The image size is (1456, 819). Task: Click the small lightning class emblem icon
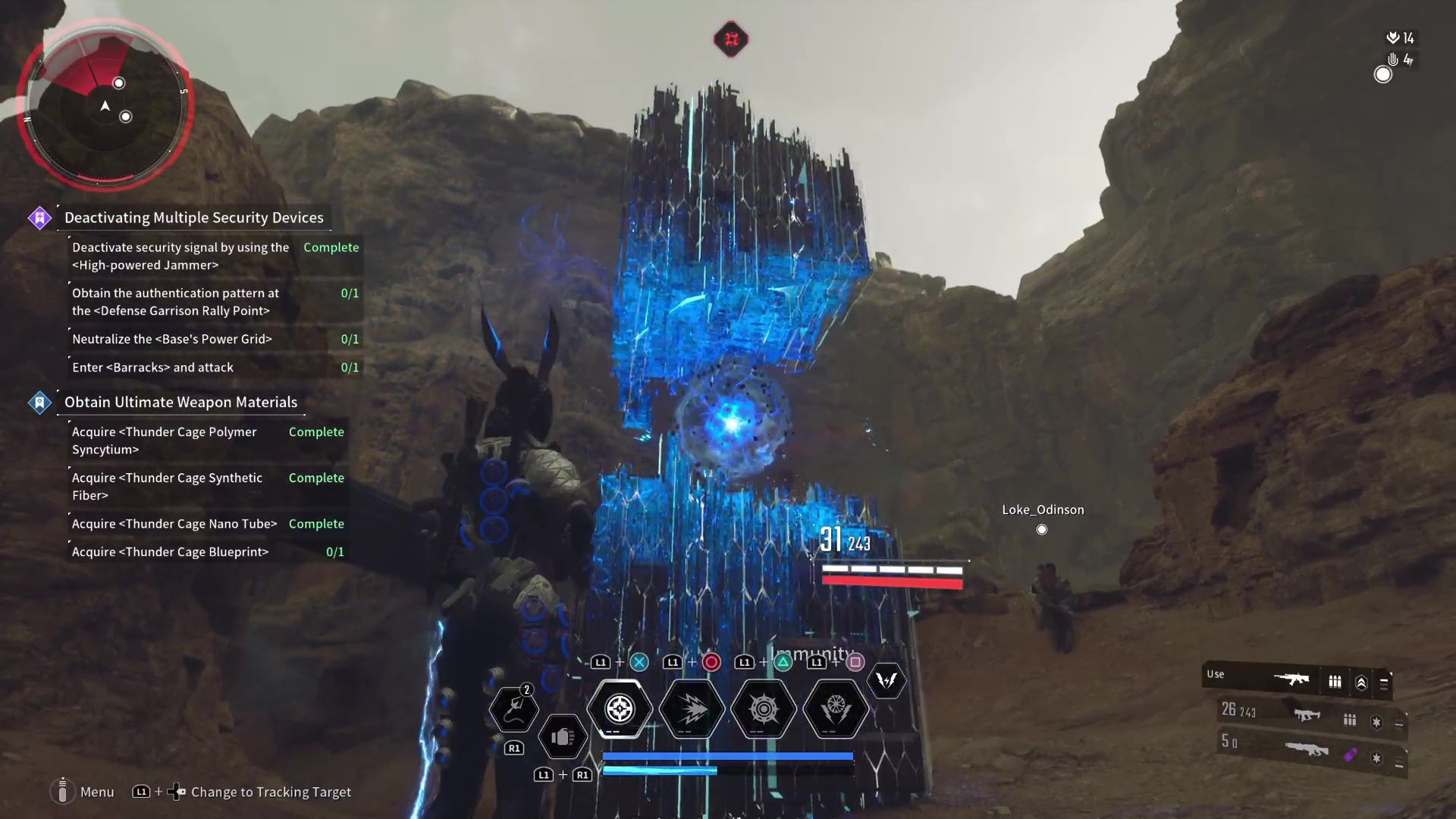(x=887, y=681)
